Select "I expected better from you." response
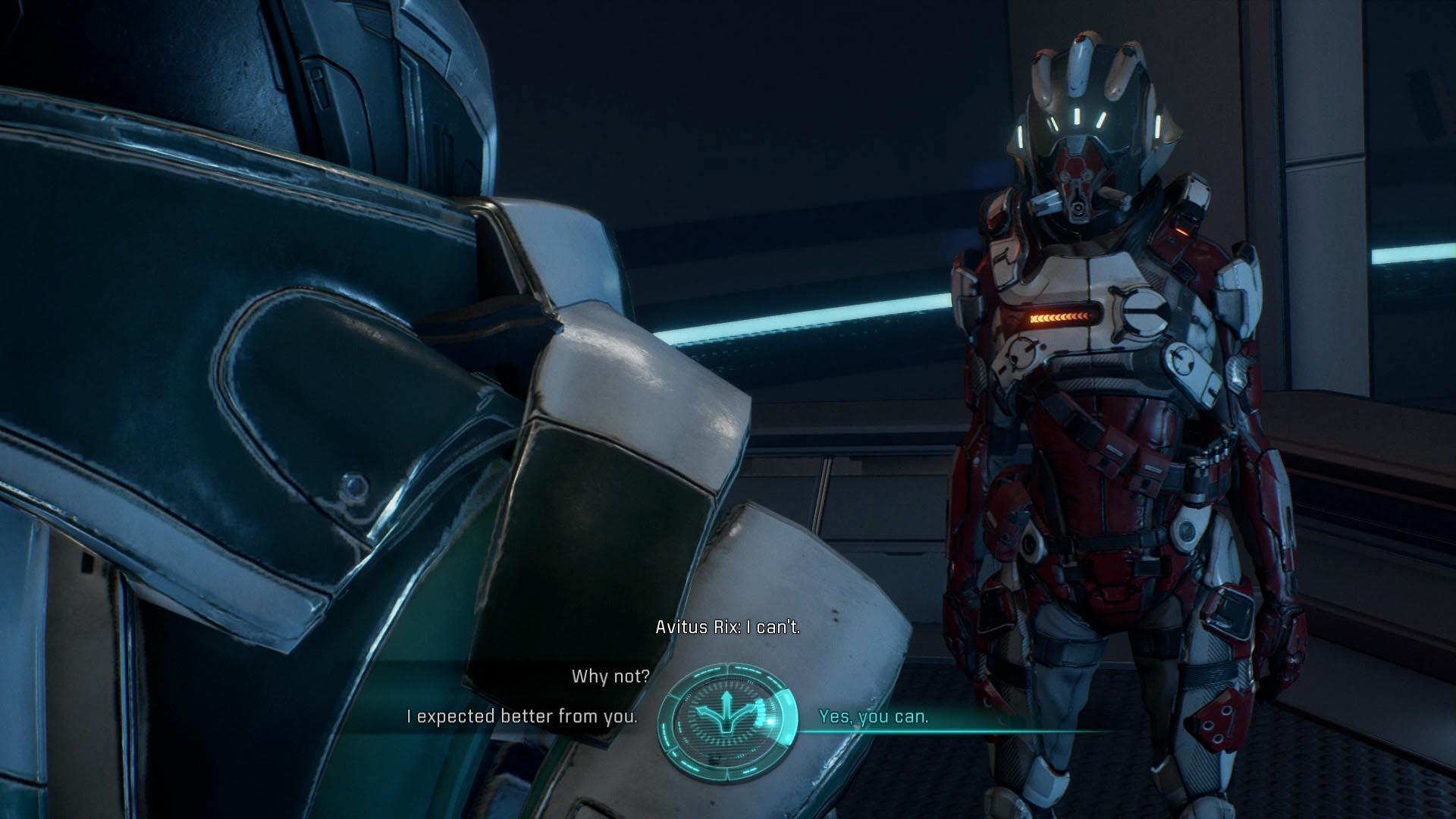This screenshot has width=1456, height=819. [522, 716]
